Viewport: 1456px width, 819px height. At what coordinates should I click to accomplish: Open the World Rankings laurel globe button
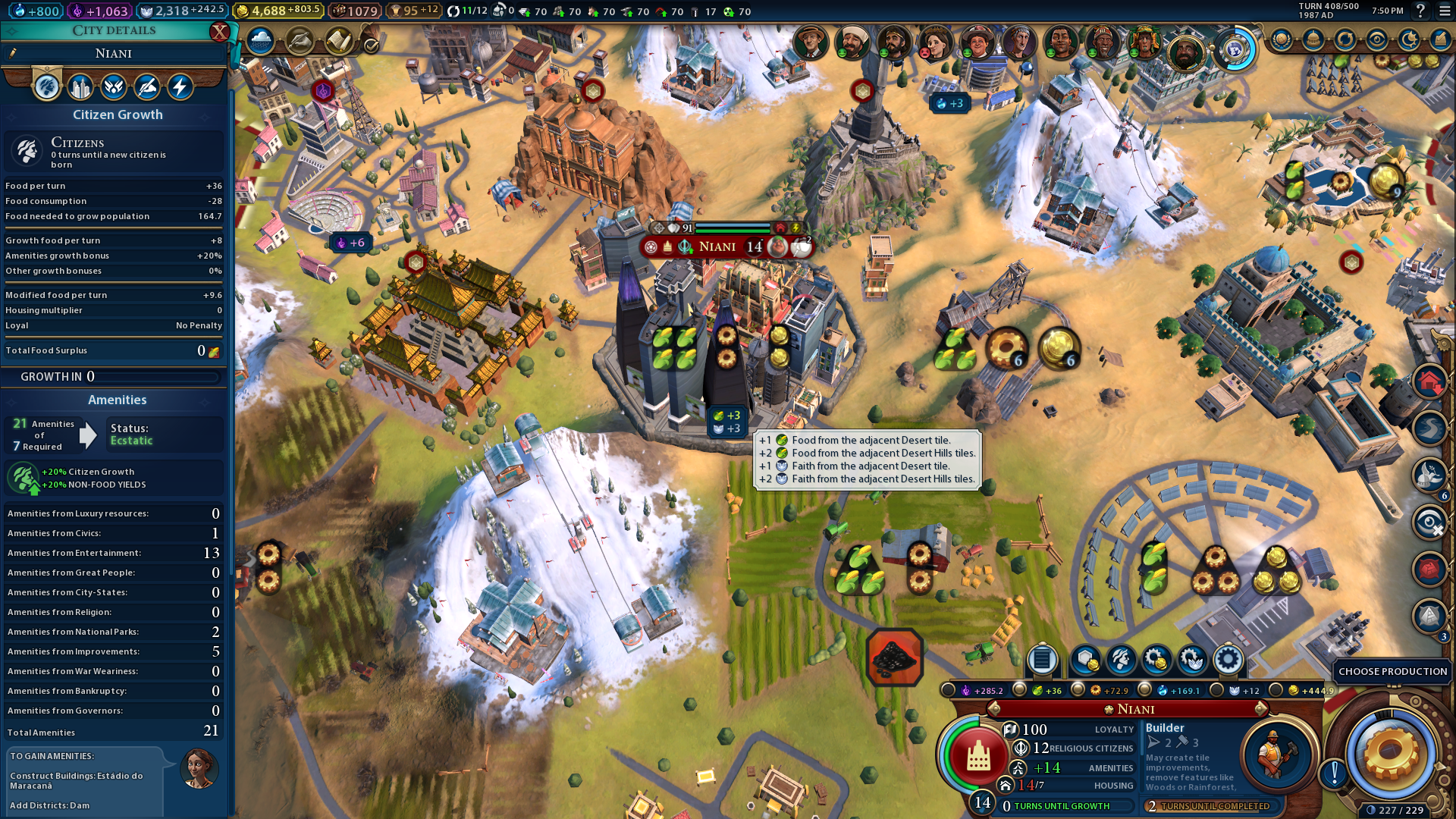coord(1282,39)
